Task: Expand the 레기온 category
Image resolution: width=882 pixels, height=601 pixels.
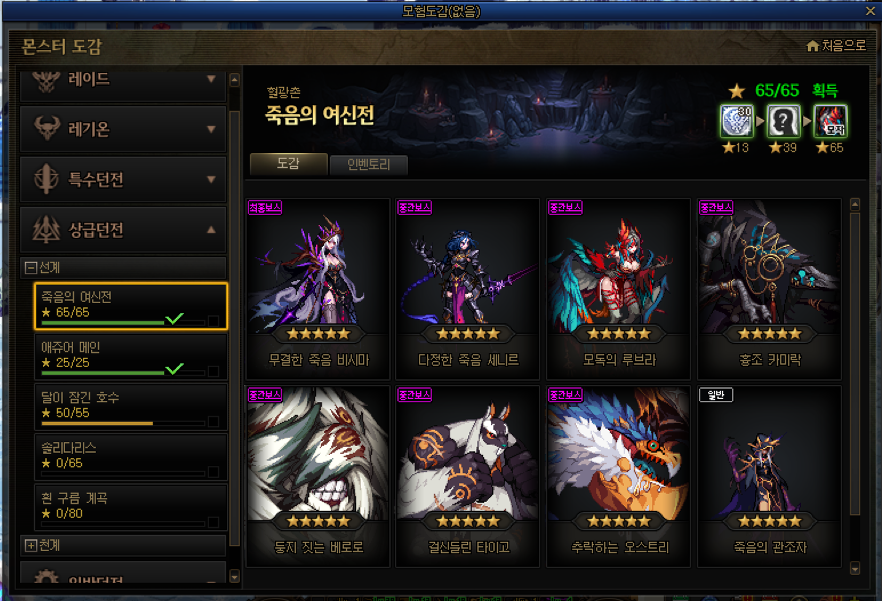Action: [x=122, y=129]
